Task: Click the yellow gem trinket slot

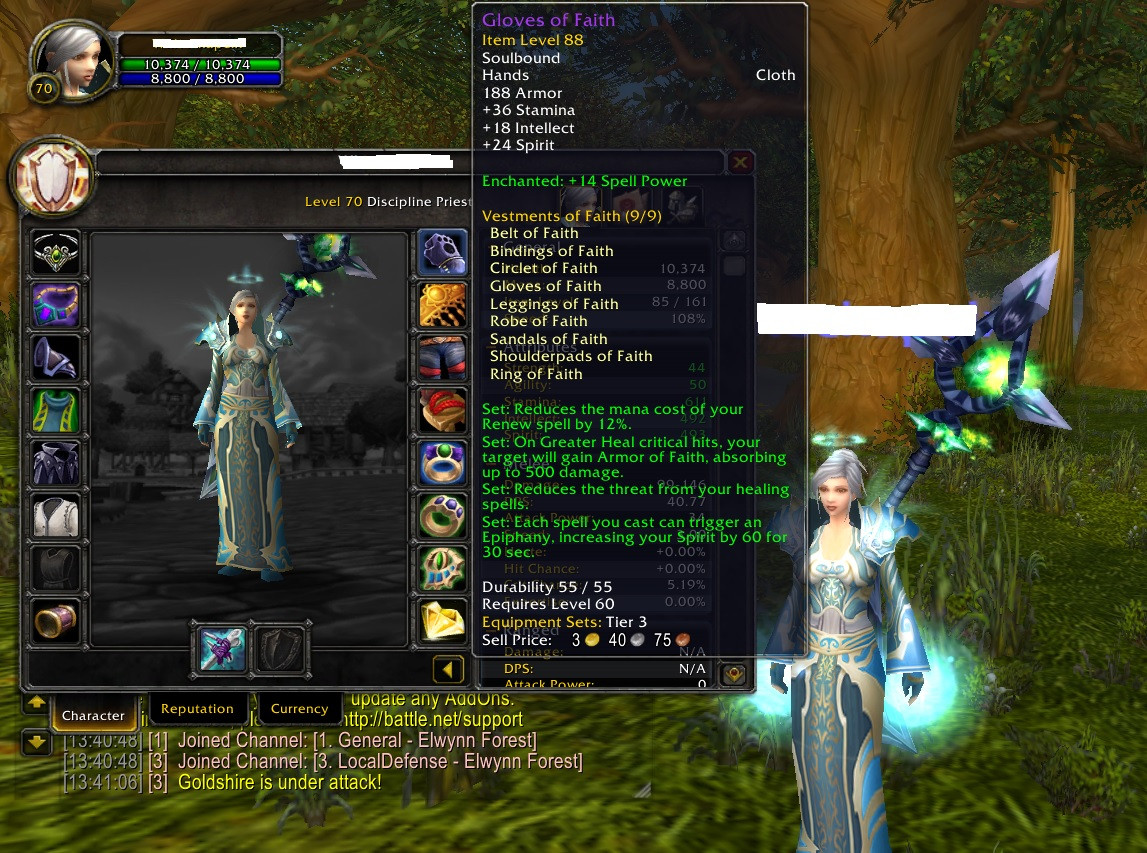Action: (x=442, y=620)
